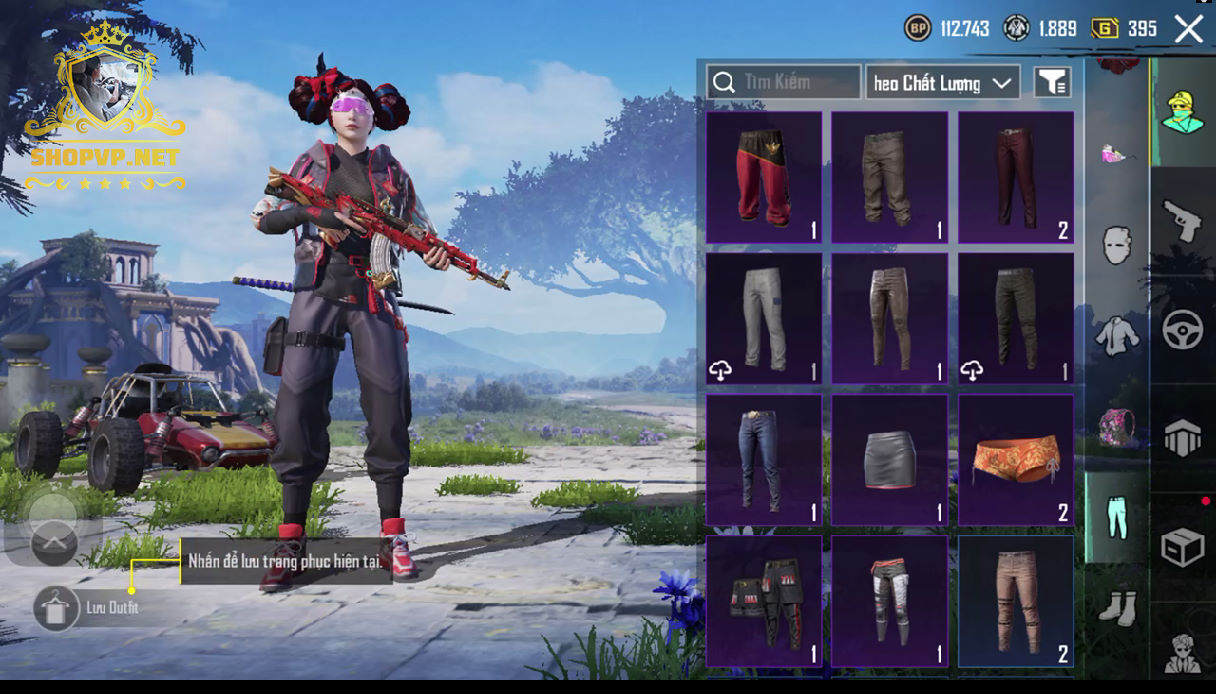Open the filter options button

coord(1052,83)
